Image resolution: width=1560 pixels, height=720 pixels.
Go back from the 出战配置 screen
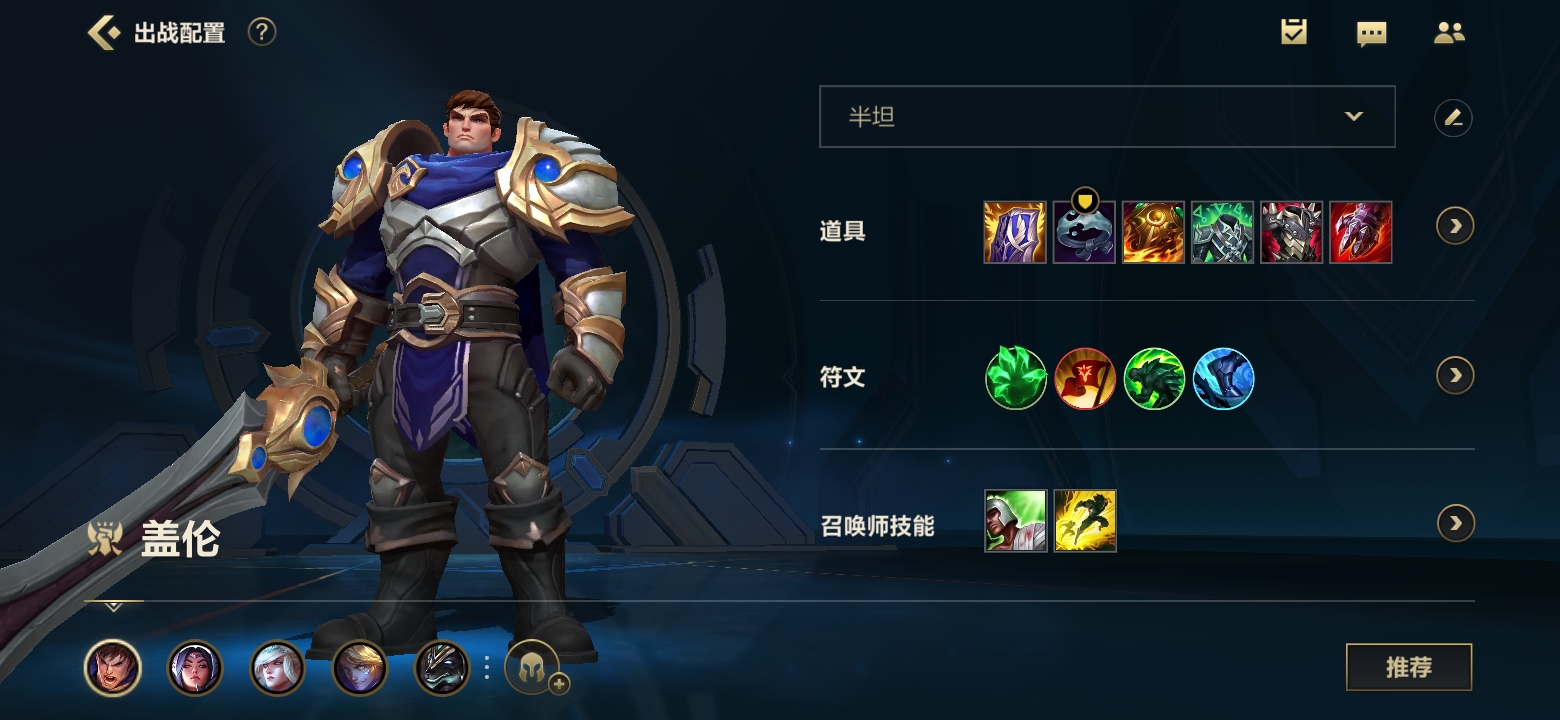(103, 32)
